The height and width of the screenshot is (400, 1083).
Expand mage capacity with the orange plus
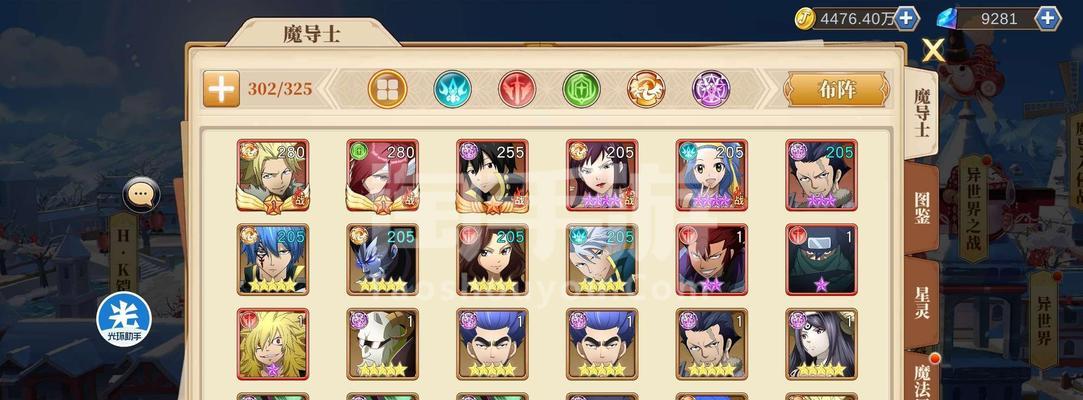[x=221, y=89]
